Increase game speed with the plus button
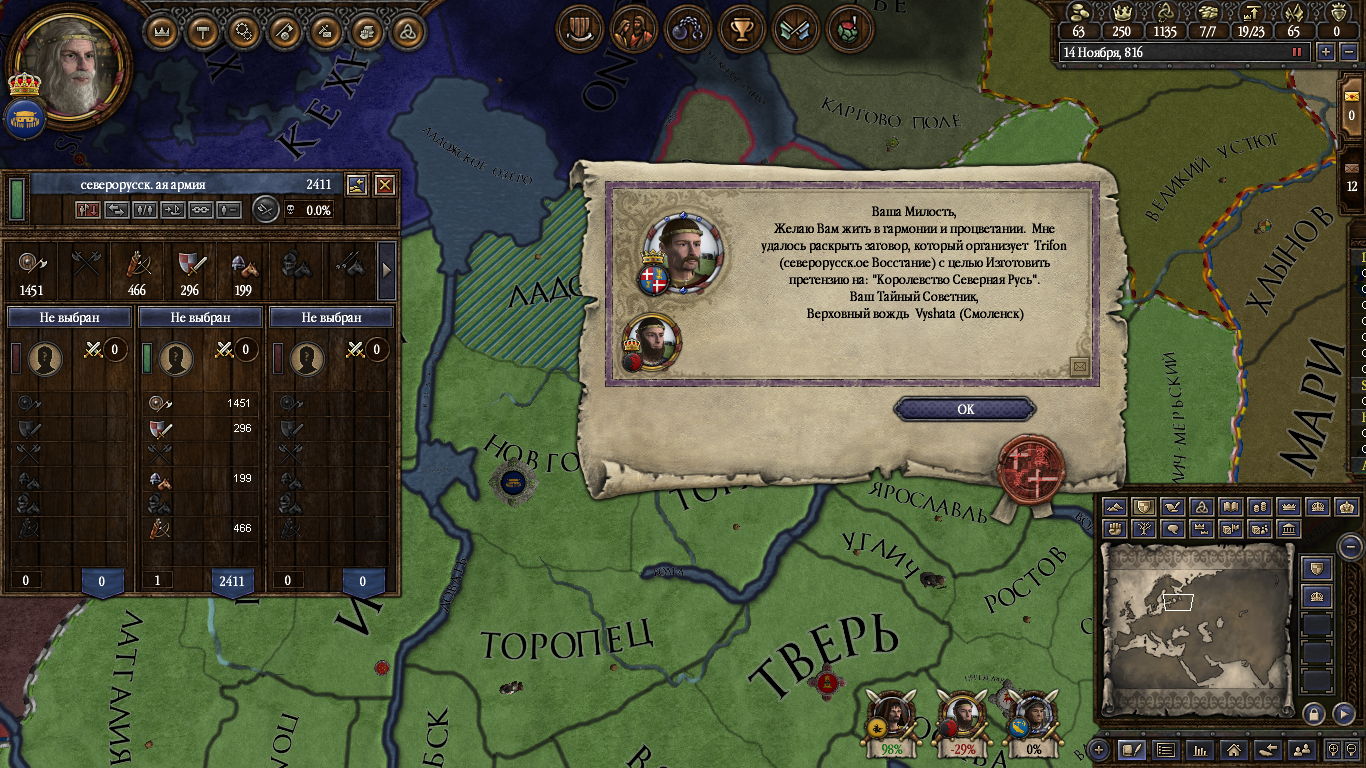 pyautogui.click(x=1326, y=52)
